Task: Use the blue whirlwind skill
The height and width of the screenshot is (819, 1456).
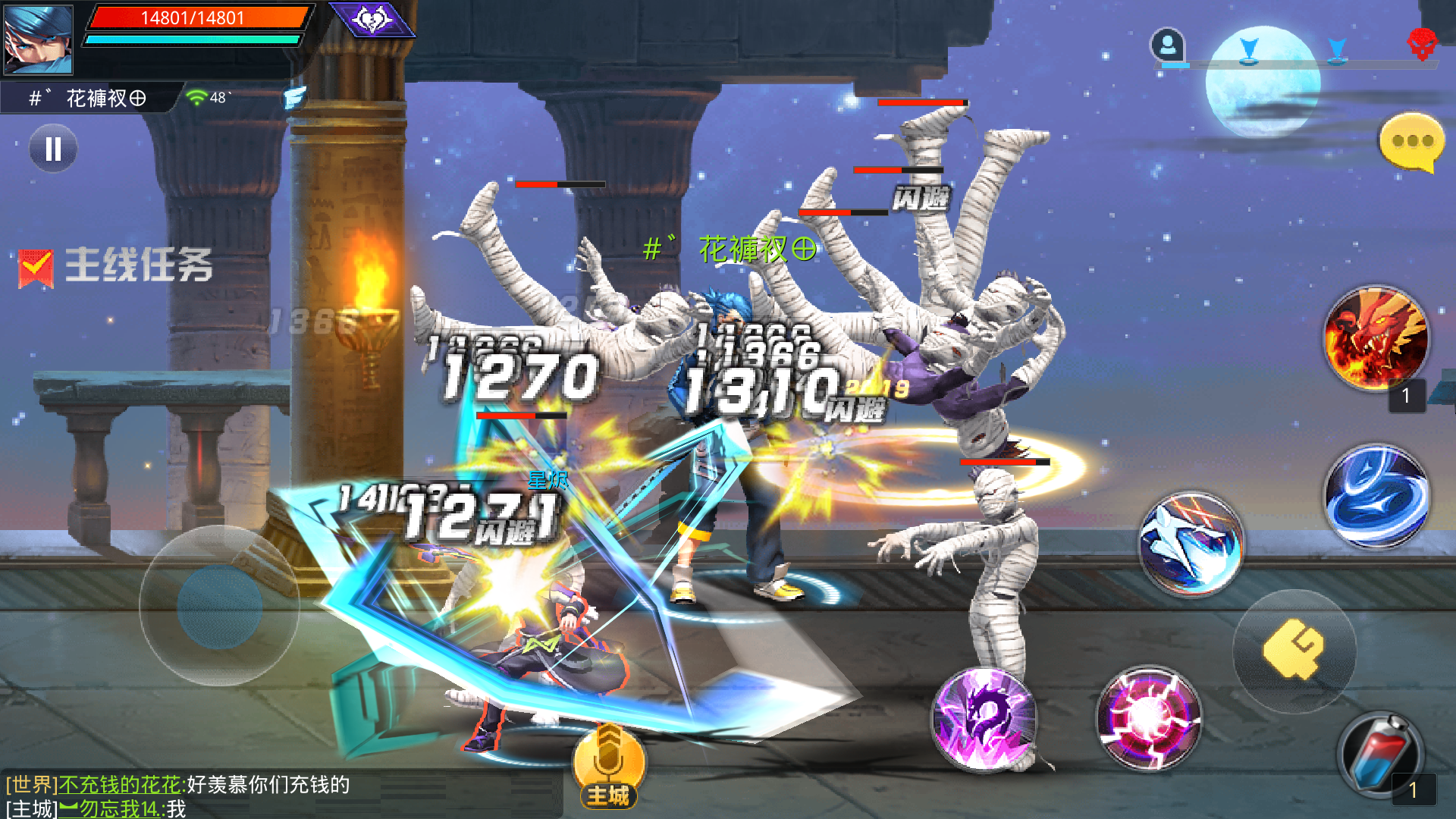Action: (x=1376, y=496)
